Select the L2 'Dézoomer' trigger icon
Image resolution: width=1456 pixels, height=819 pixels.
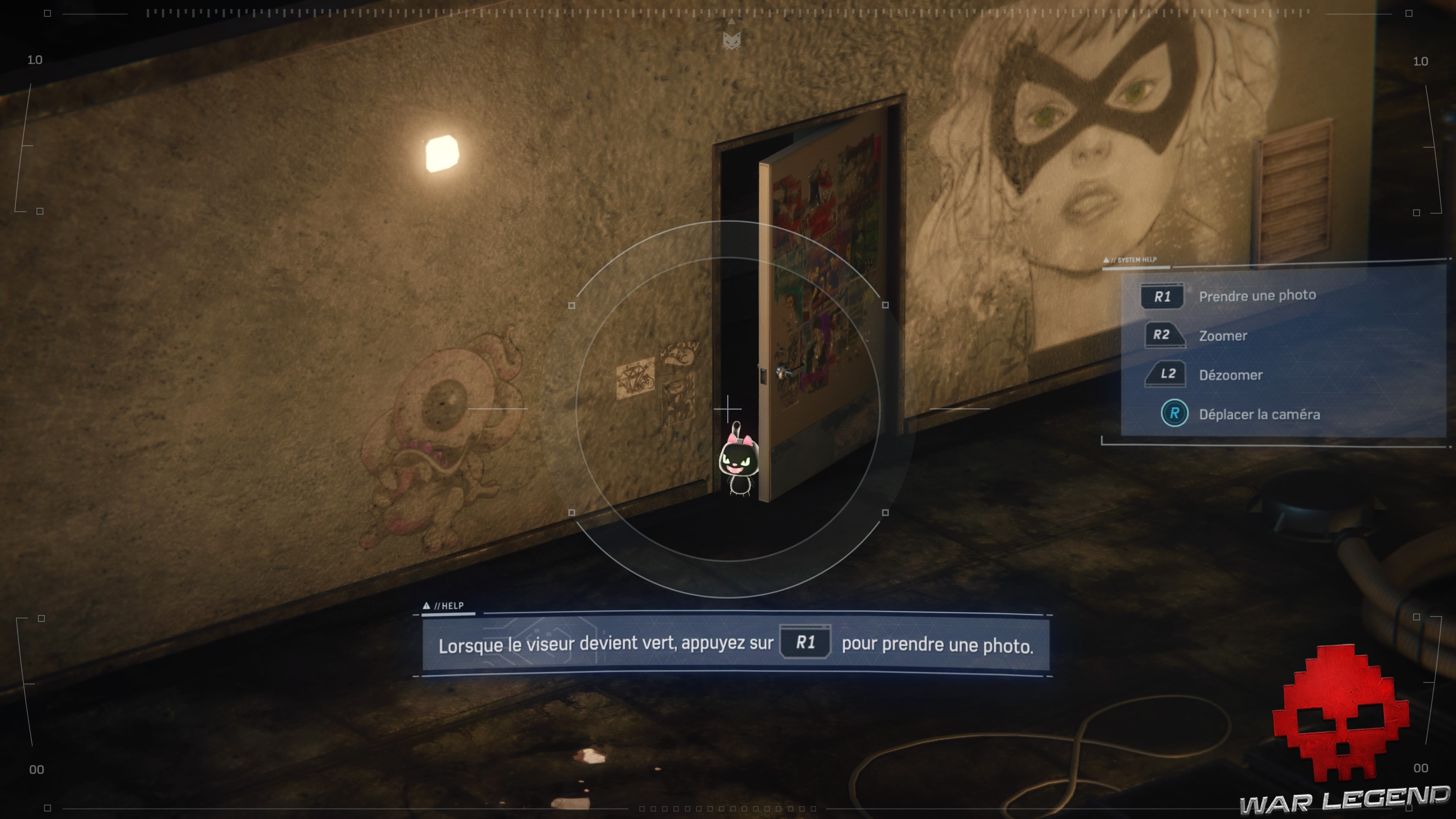coord(1166,374)
